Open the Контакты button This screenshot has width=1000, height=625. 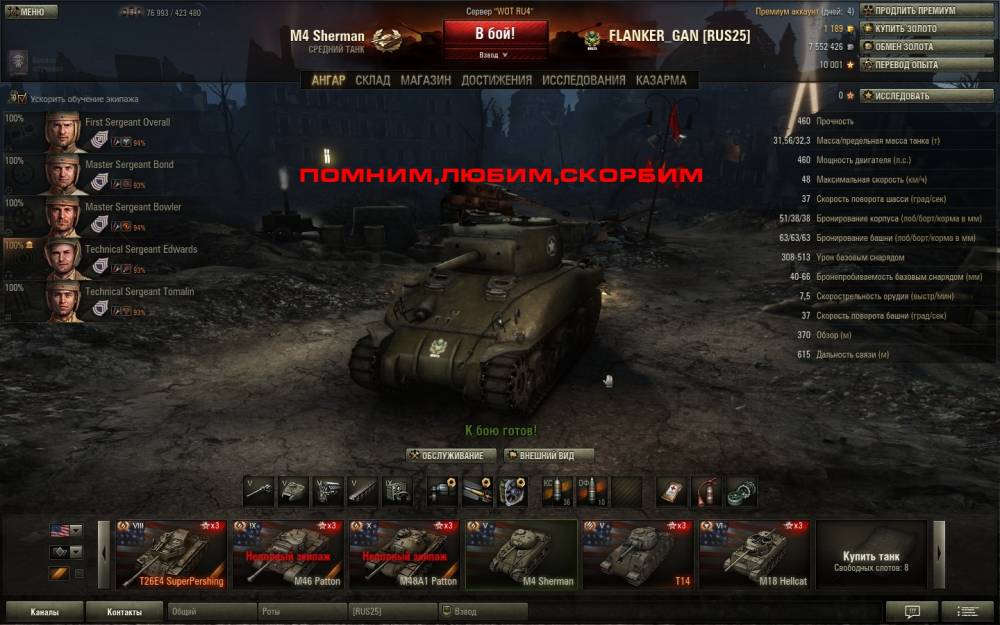pos(124,611)
